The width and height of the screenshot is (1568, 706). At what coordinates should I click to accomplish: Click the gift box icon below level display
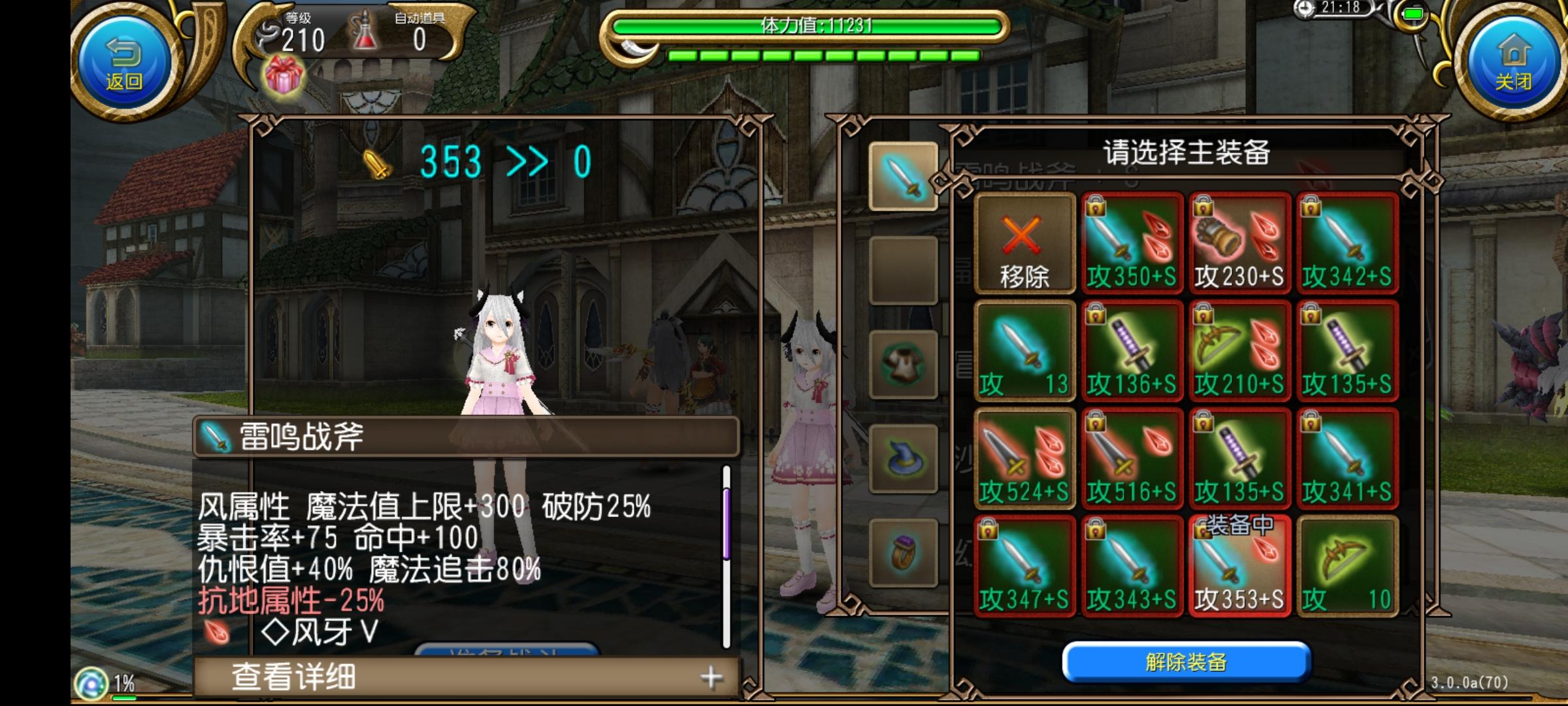[286, 77]
